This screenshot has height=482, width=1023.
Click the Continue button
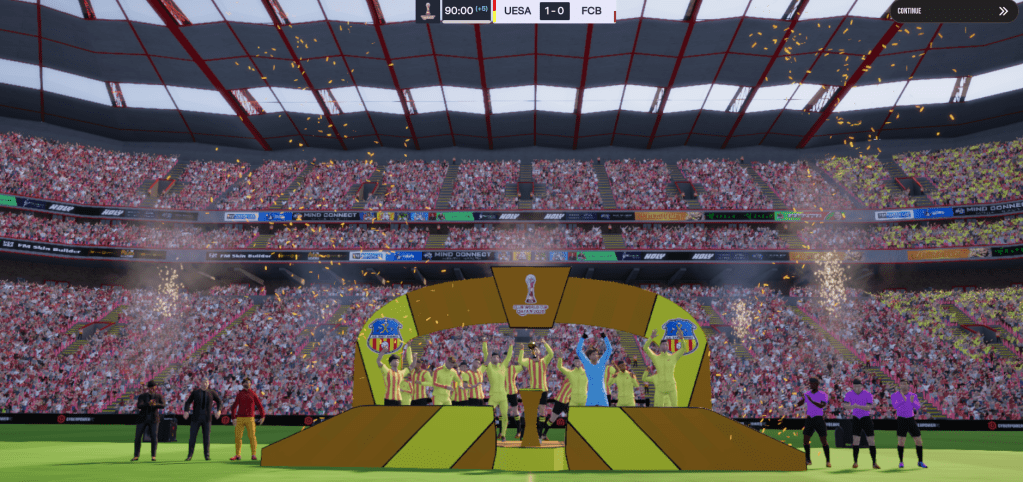953,11
